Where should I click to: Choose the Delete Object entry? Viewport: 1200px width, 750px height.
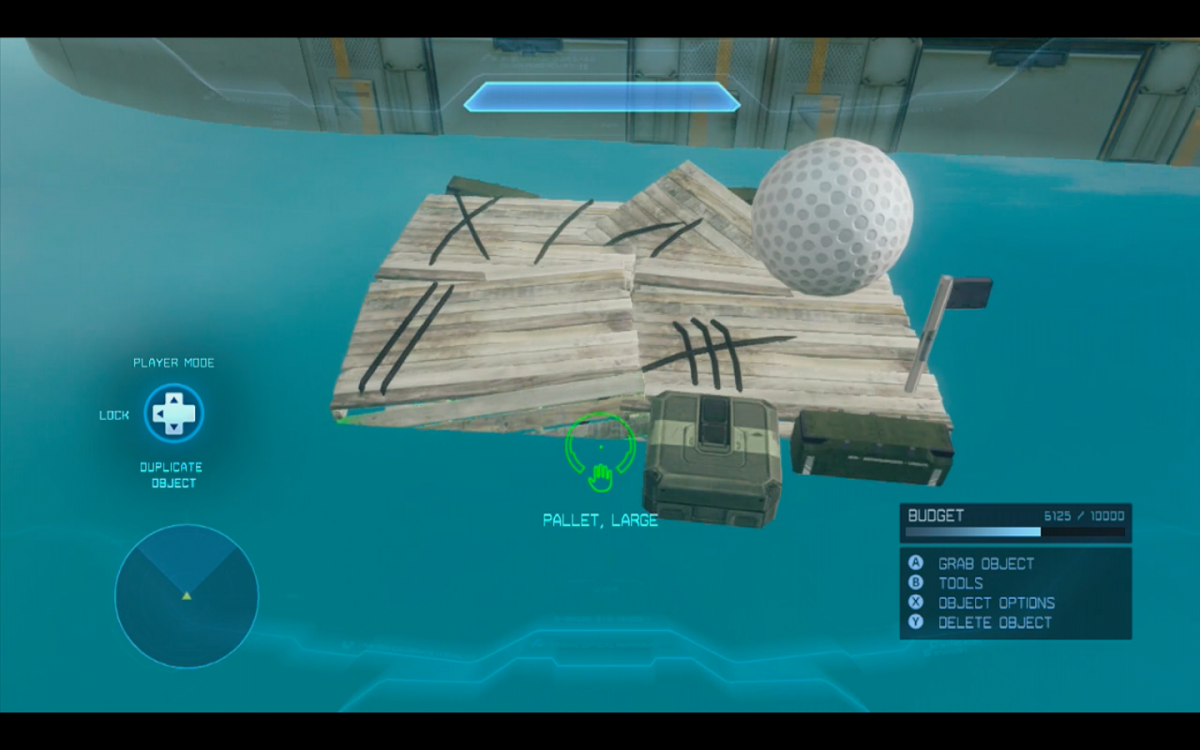[994, 622]
